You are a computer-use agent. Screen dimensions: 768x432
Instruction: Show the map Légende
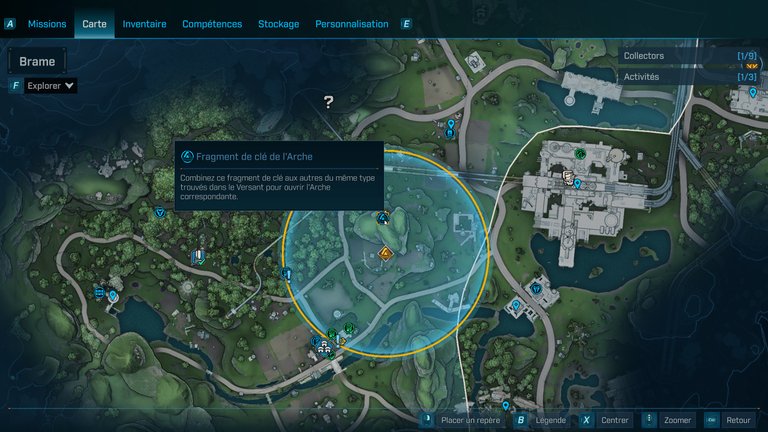pyautogui.click(x=550, y=421)
